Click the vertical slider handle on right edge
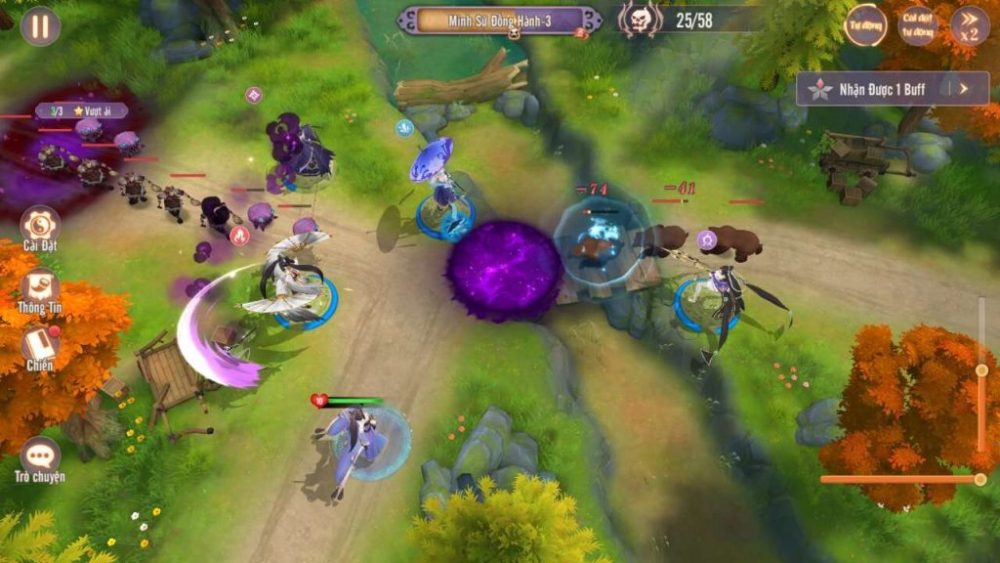This screenshot has width=1000, height=563. click(982, 371)
